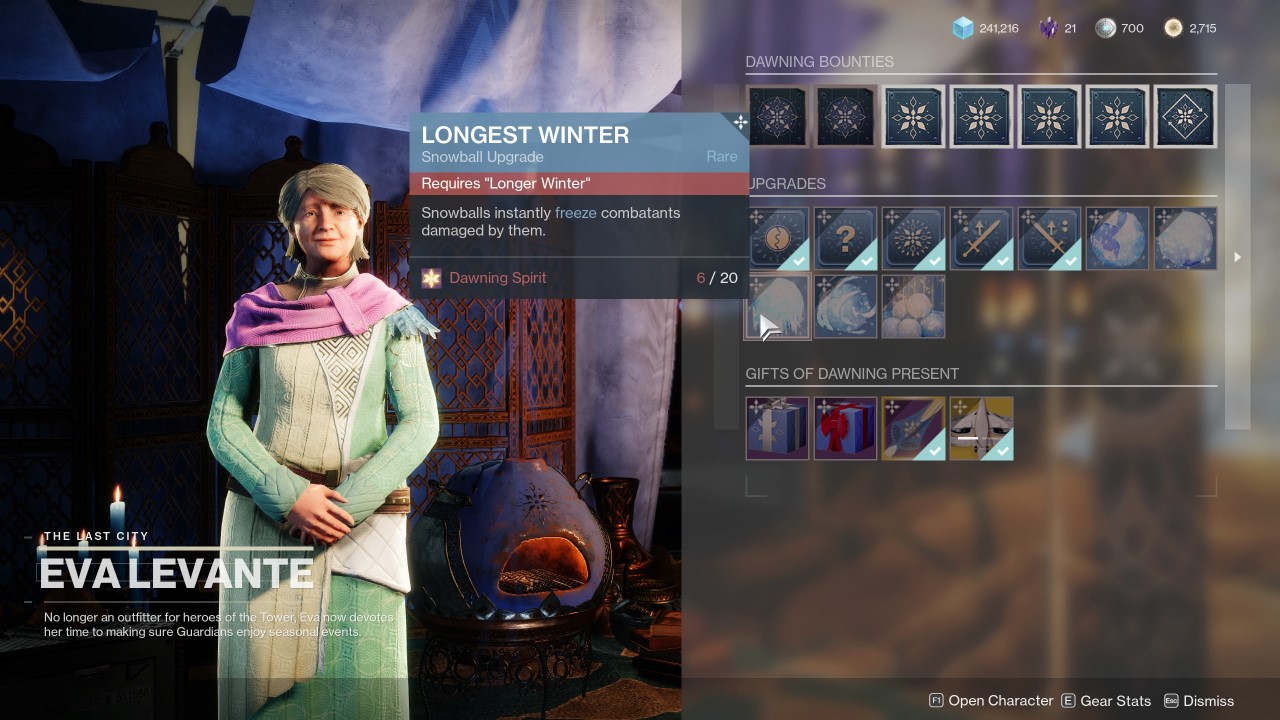The width and height of the screenshot is (1280, 720).
Task: Select the snowflake burst upgrade icon
Action: (914, 238)
